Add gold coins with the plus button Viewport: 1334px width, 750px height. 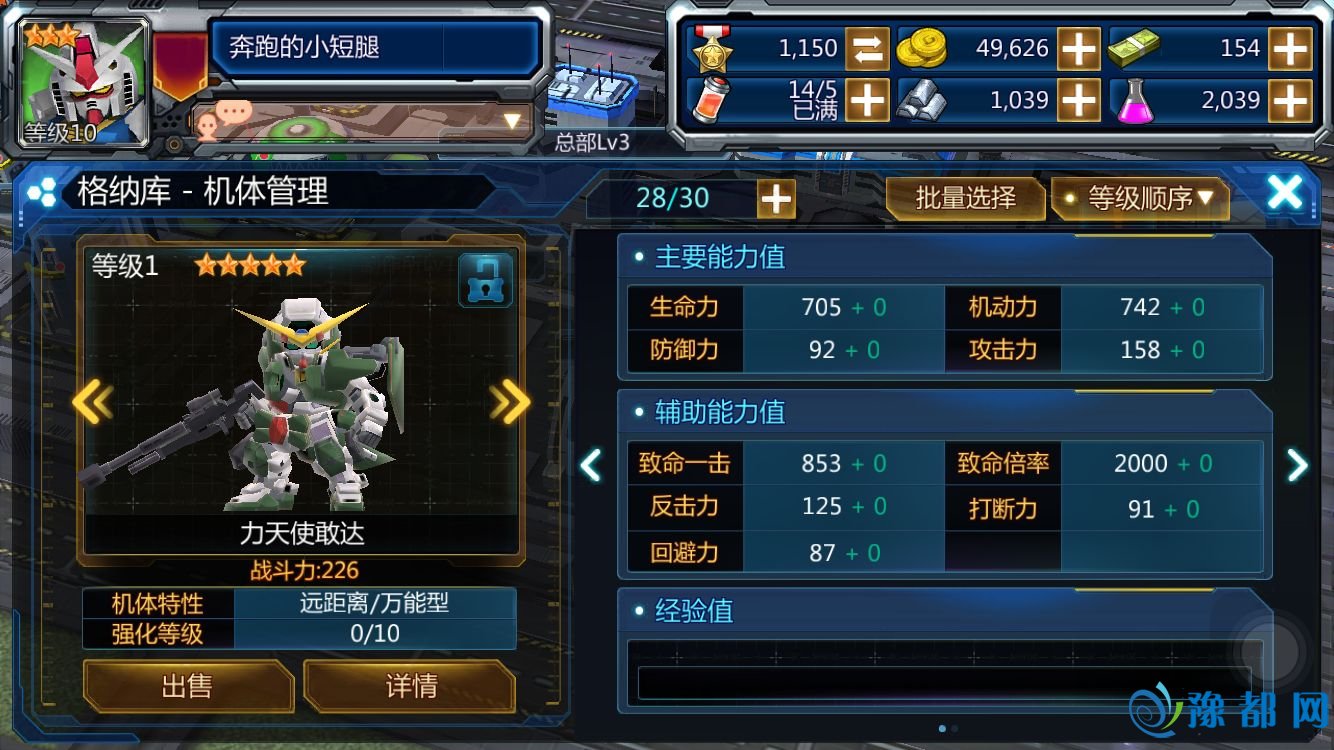click(x=1079, y=48)
